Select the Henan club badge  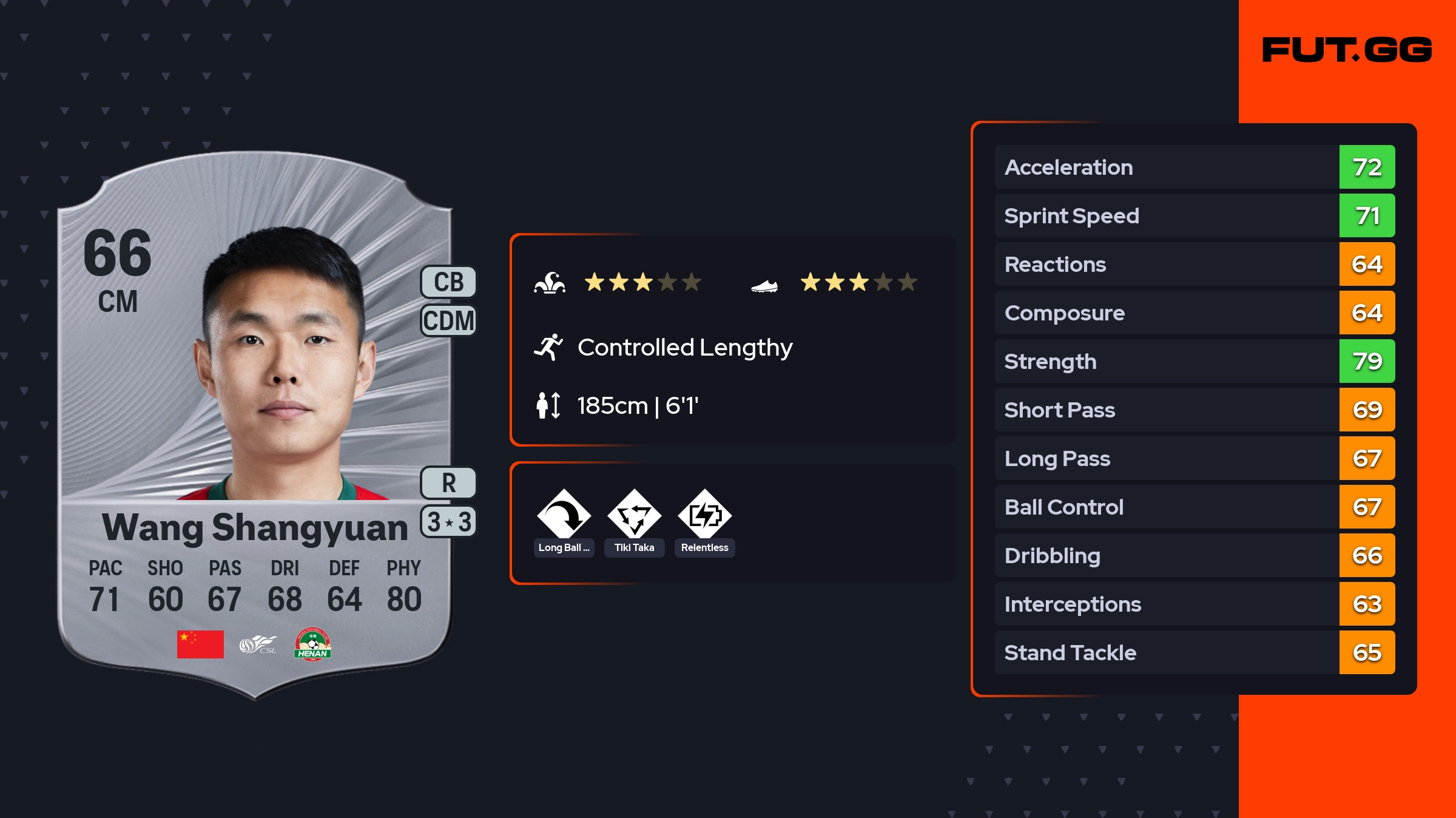tap(312, 644)
